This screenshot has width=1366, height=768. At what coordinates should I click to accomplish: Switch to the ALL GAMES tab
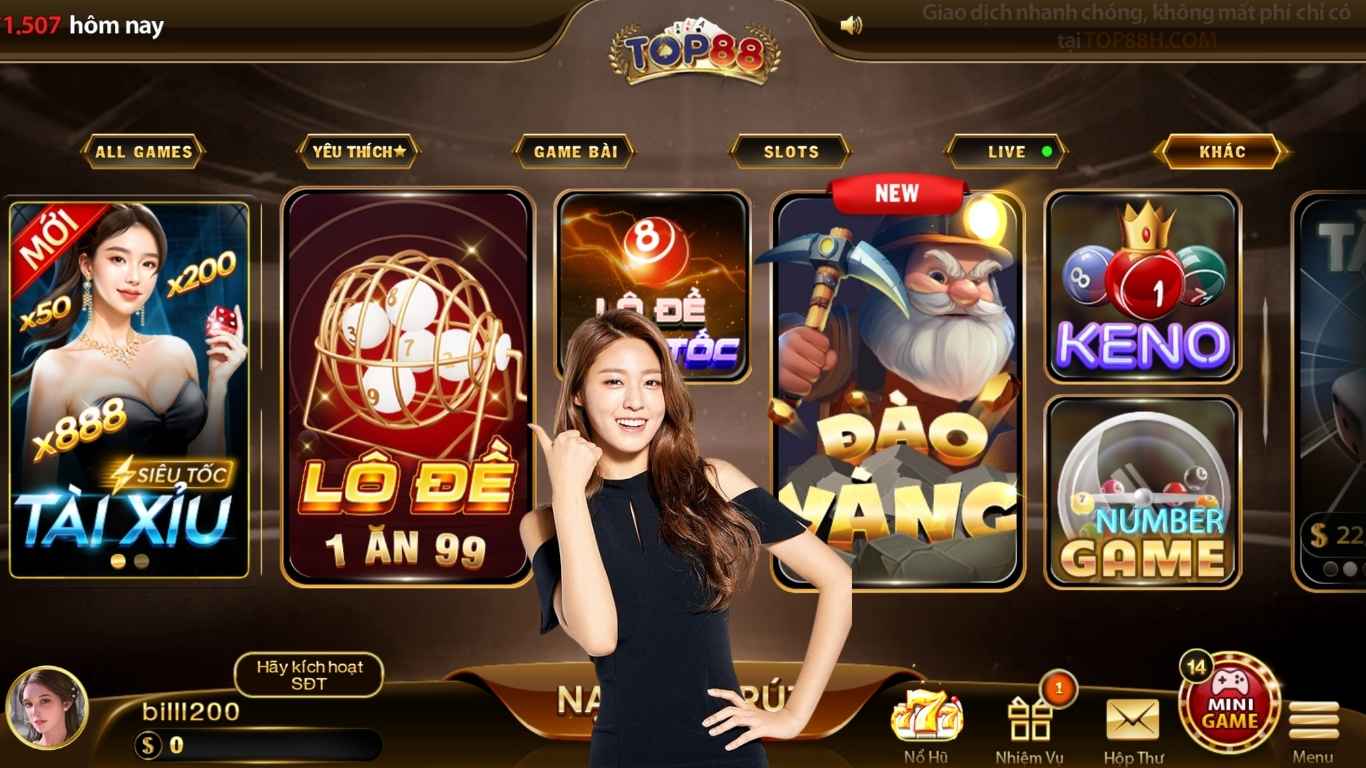tap(145, 151)
